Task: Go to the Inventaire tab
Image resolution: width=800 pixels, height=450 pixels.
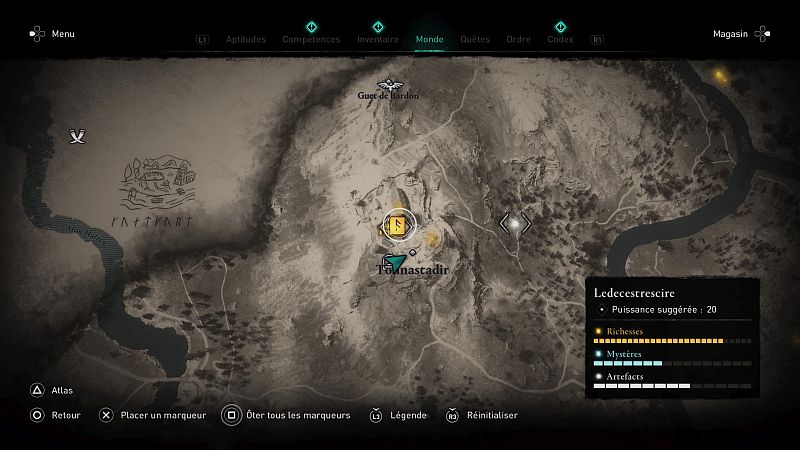Action: click(377, 40)
